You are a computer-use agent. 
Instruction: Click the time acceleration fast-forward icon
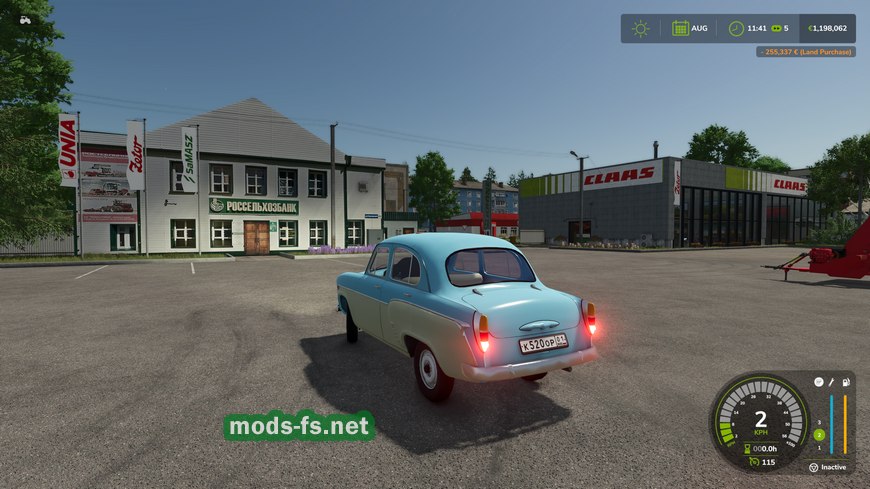pyautogui.click(x=775, y=28)
